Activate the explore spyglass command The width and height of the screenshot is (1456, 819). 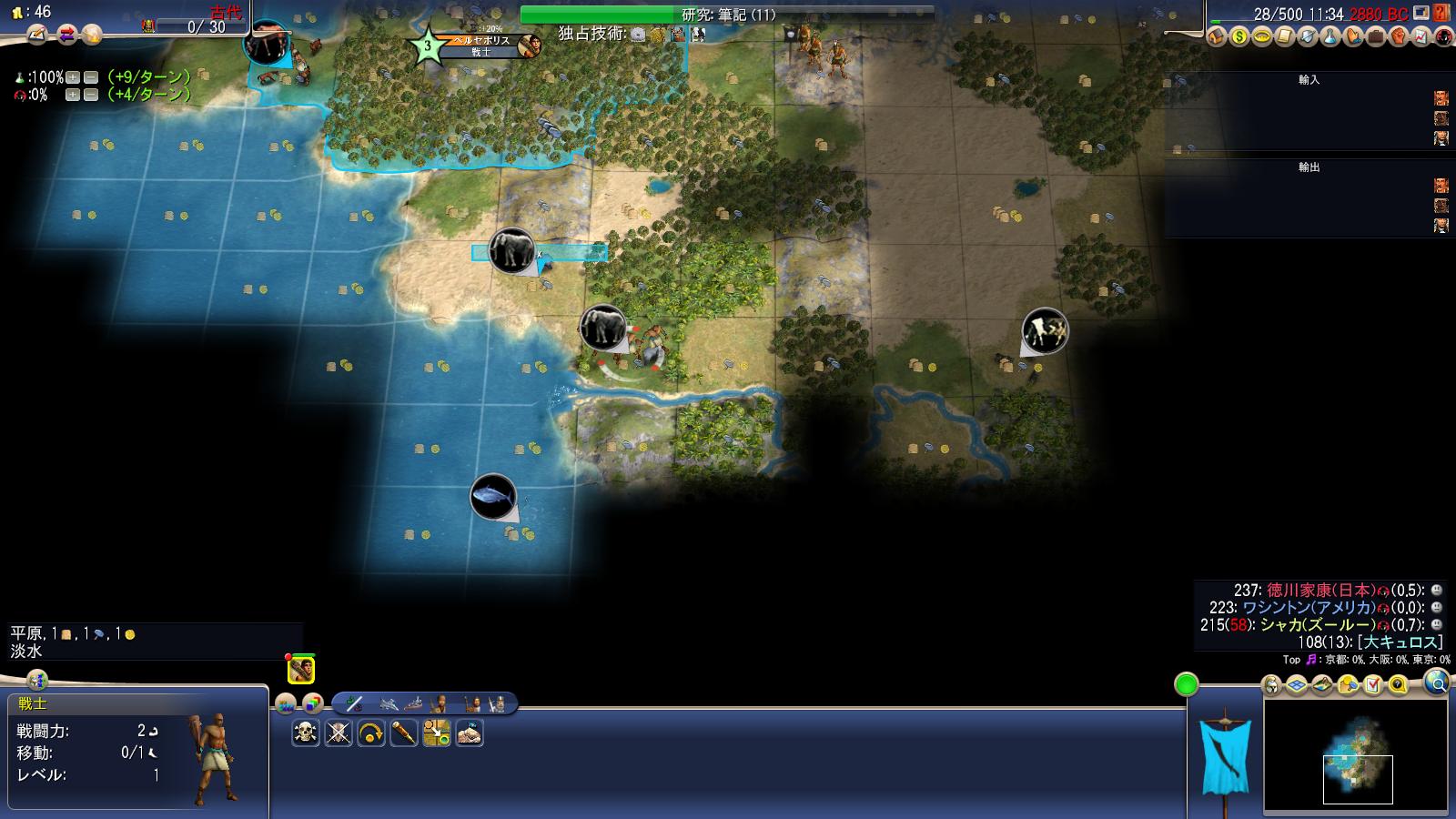pyautogui.click(x=404, y=733)
